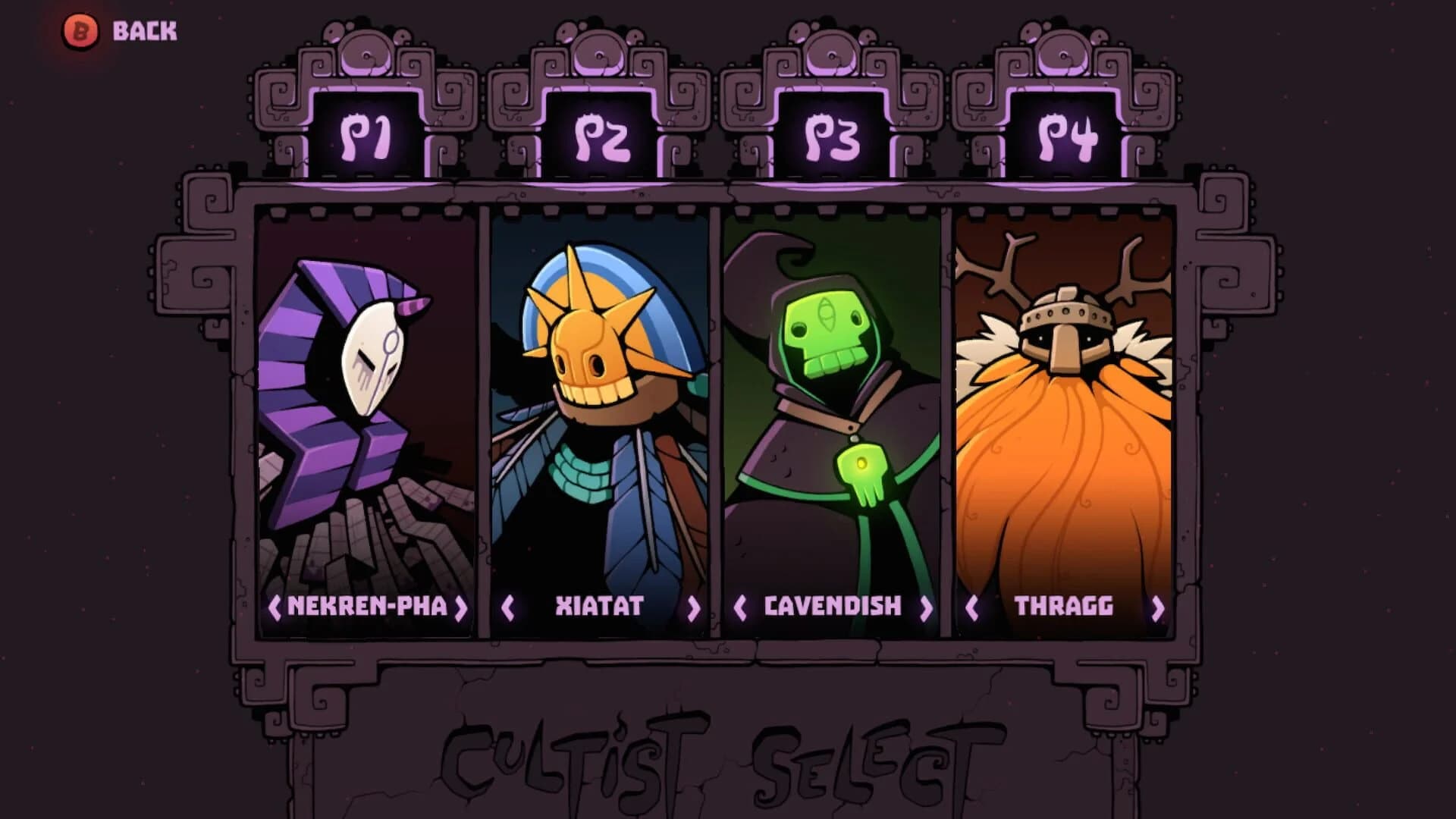Click the right arrow beside Thragg

tap(1156, 607)
